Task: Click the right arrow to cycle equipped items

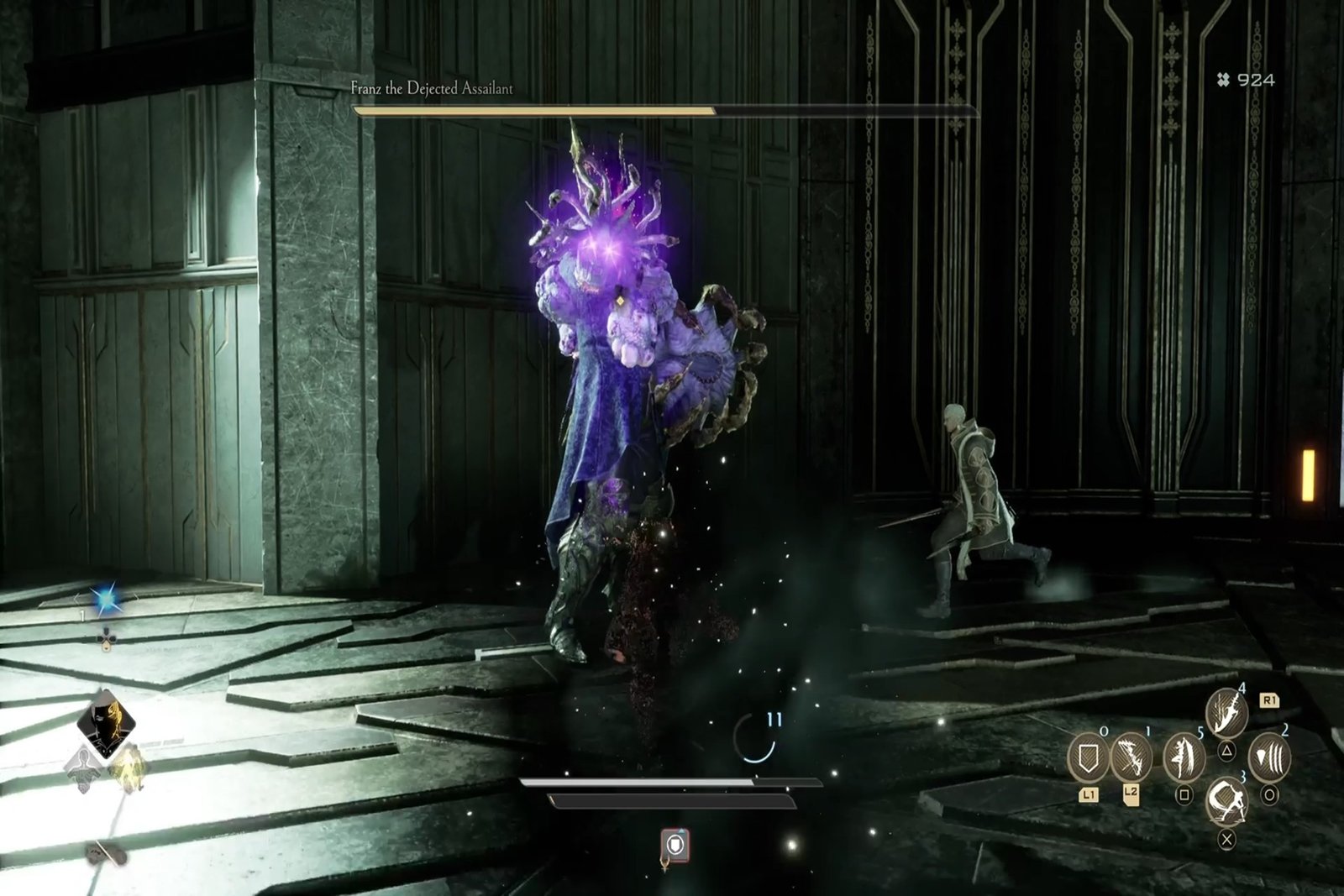Action: (x=136, y=597)
